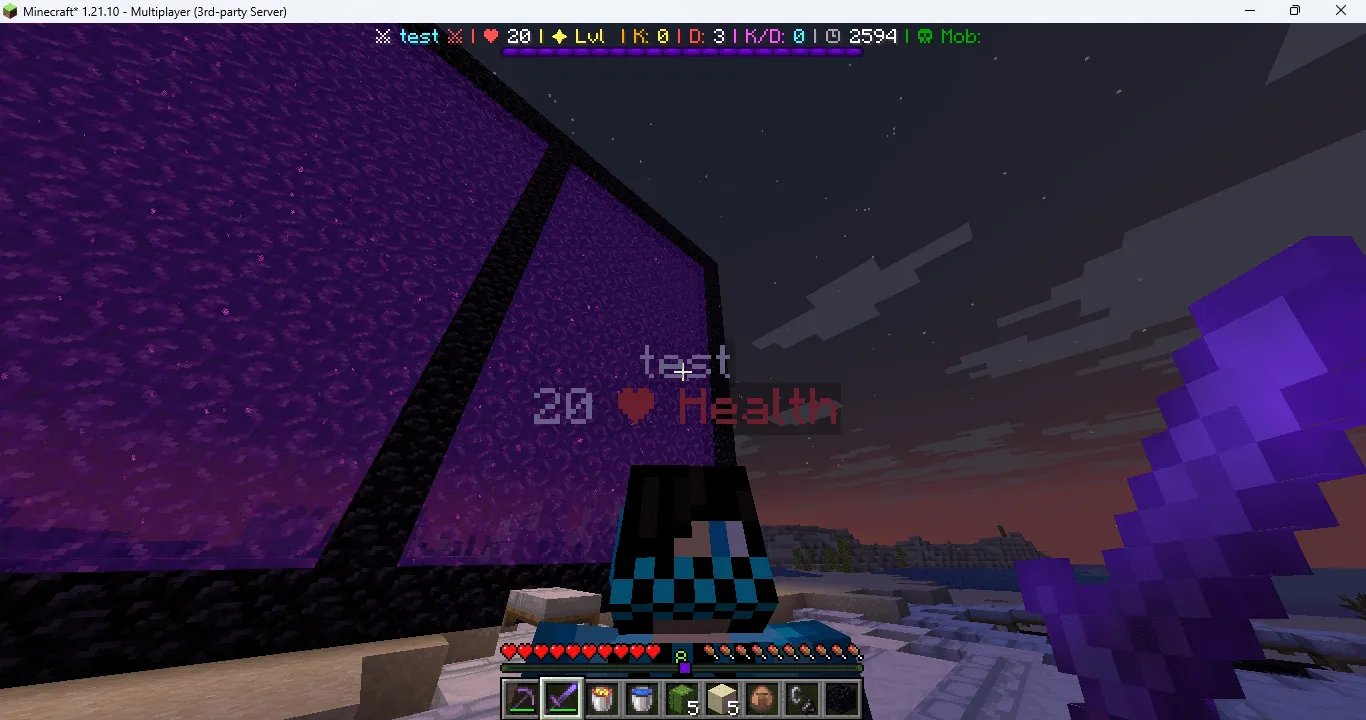This screenshot has height=720, width=1366.
Task: Click the sandstone block with count 5
Action: click(x=721, y=699)
